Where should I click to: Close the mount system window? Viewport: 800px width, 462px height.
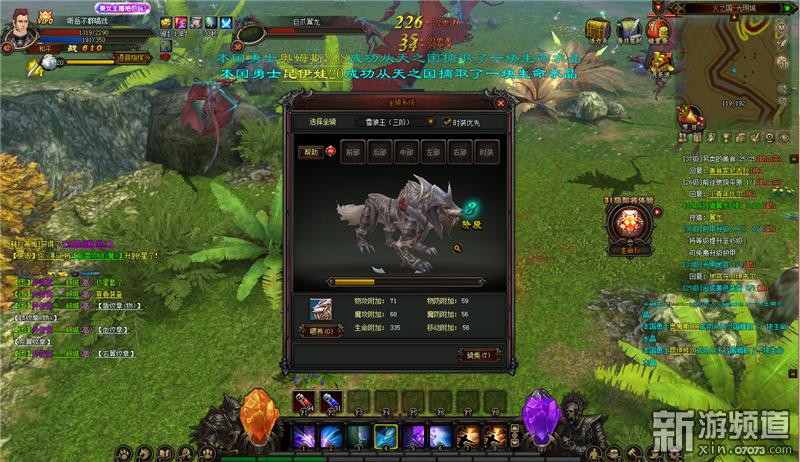pyautogui.click(x=500, y=102)
